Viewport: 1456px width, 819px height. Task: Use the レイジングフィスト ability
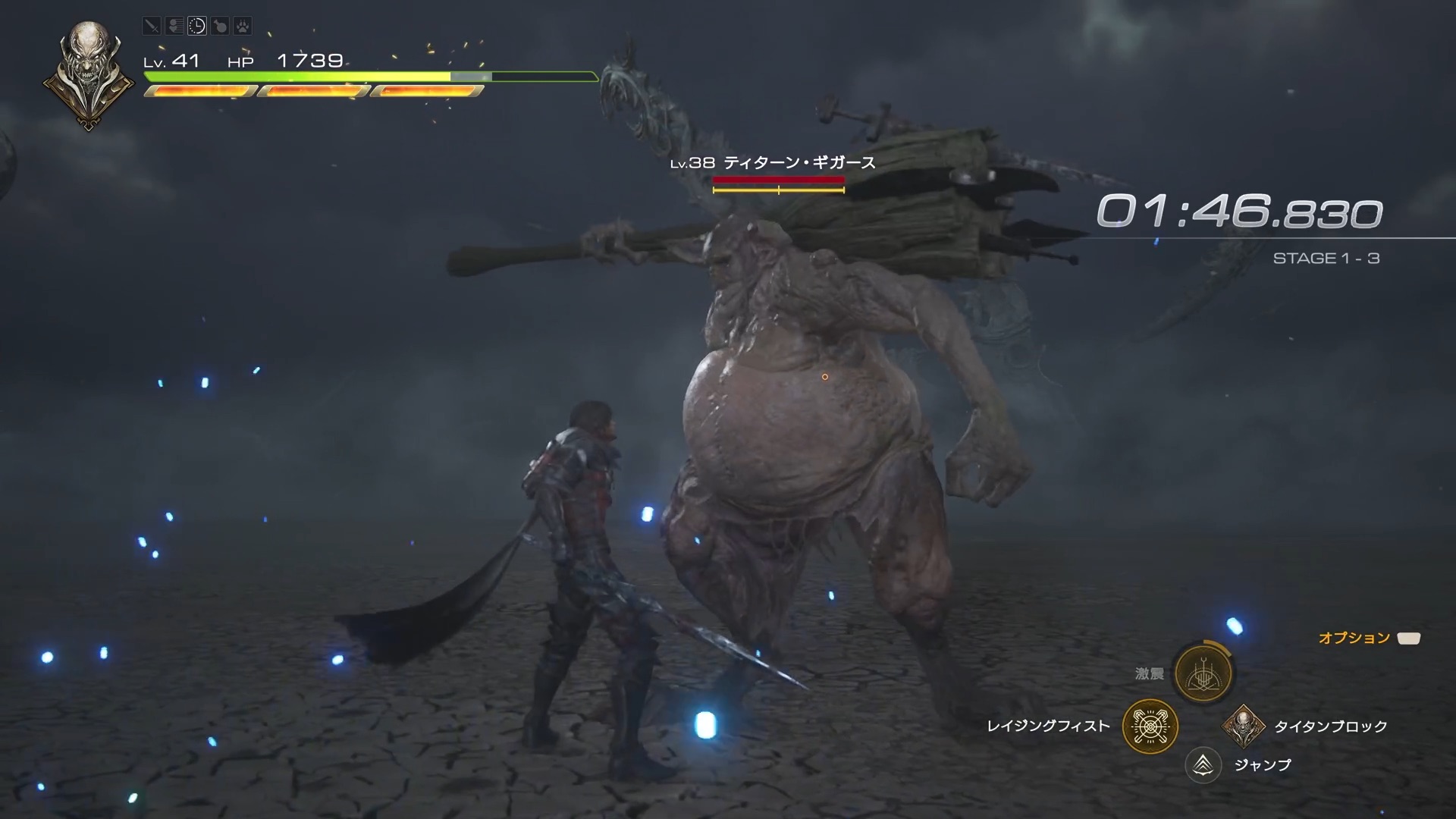pos(1150,726)
